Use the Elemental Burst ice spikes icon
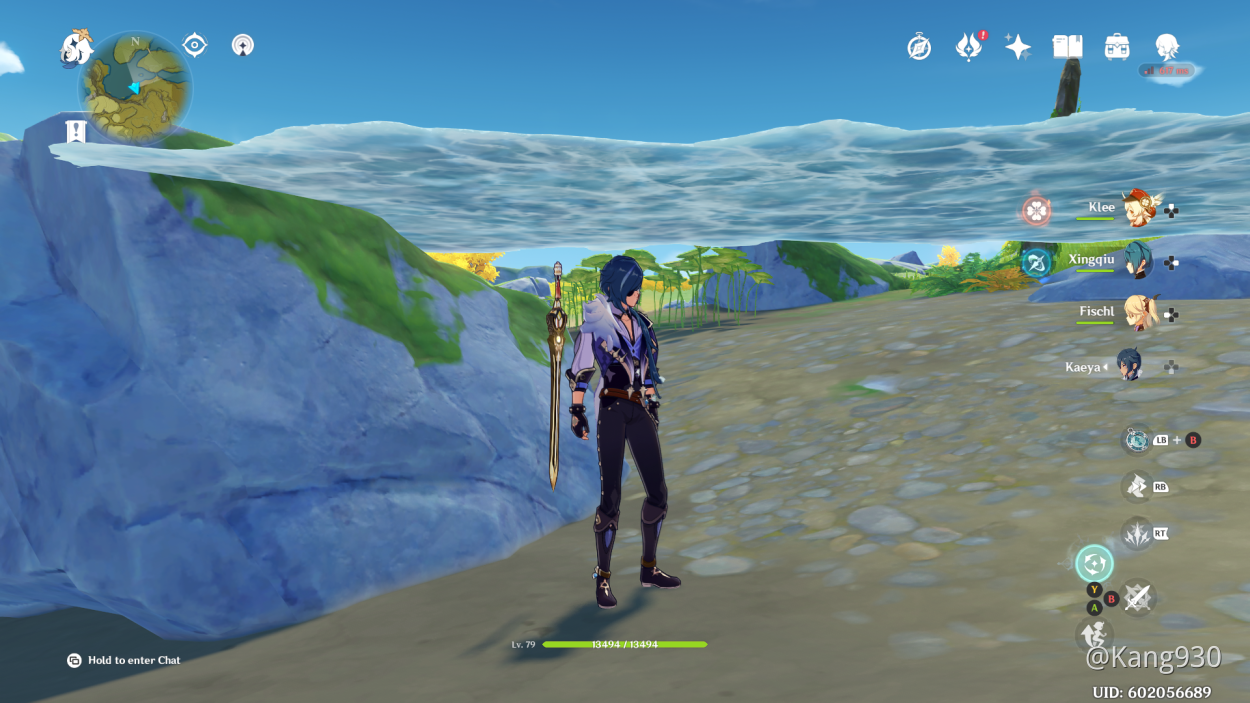 tap(1137, 534)
